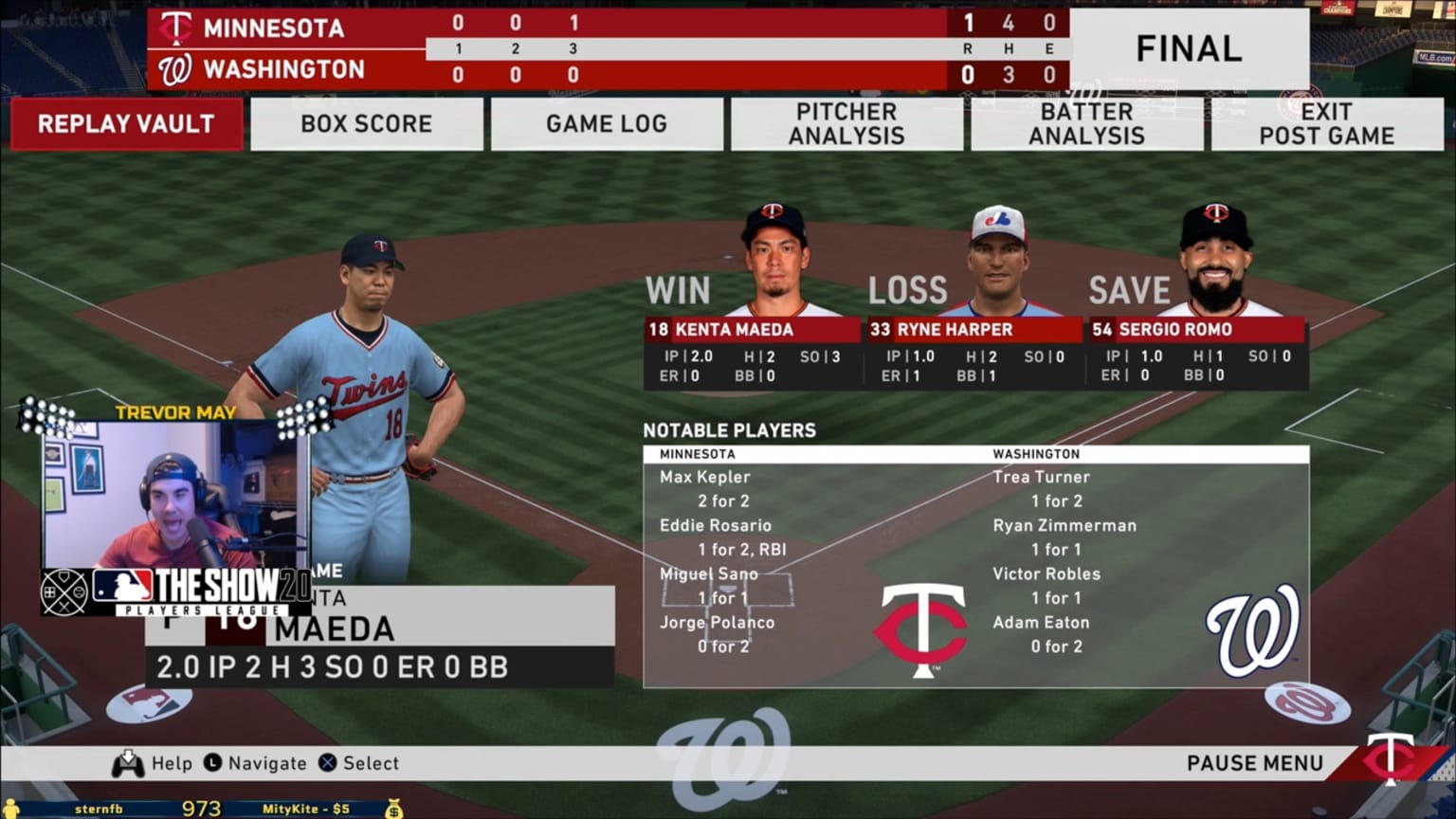1456x819 pixels.
Task: View the Batter Analysis screen
Action: click(x=1086, y=124)
